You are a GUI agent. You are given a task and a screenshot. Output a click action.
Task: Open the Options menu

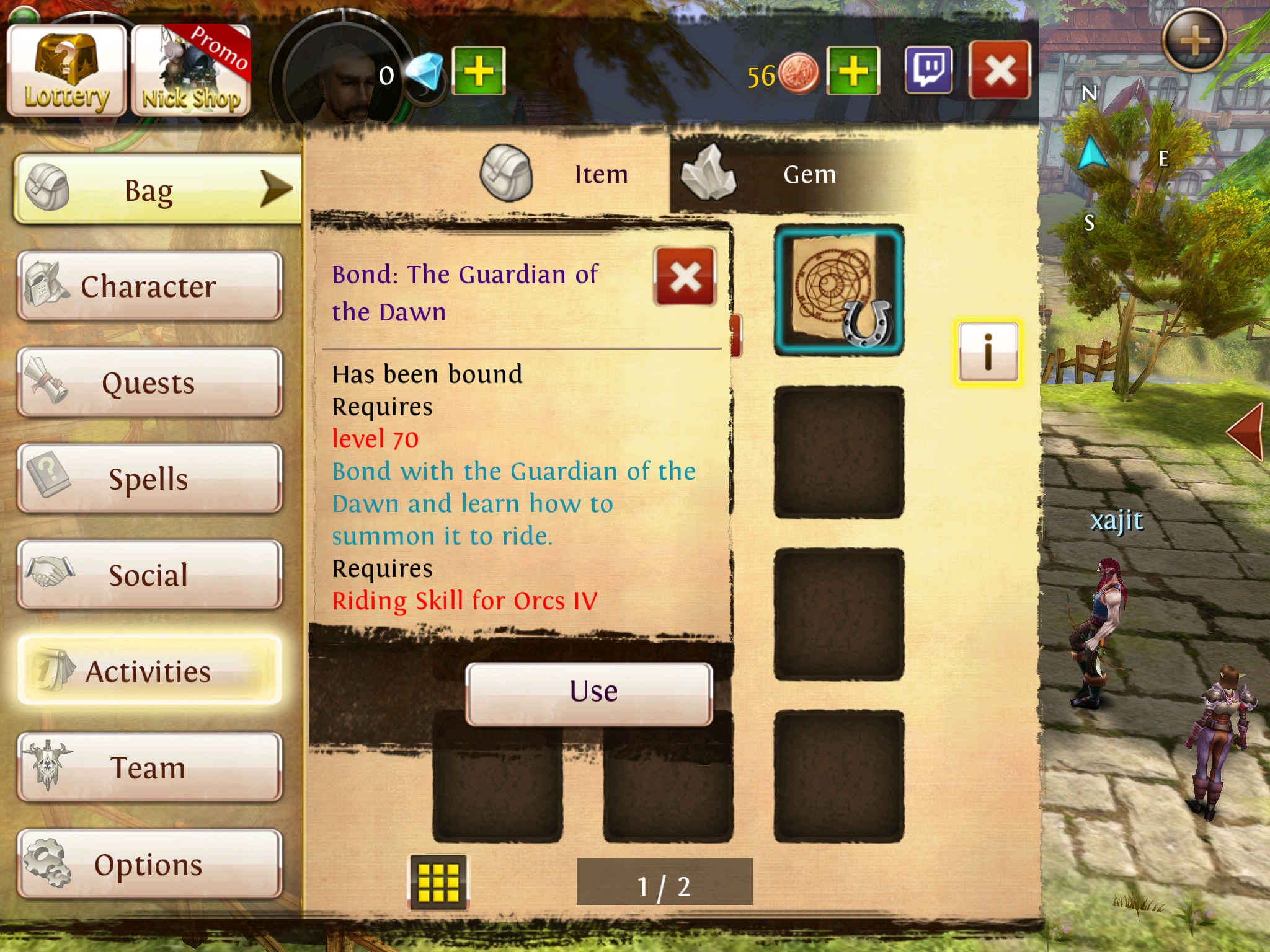click(149, 864)
